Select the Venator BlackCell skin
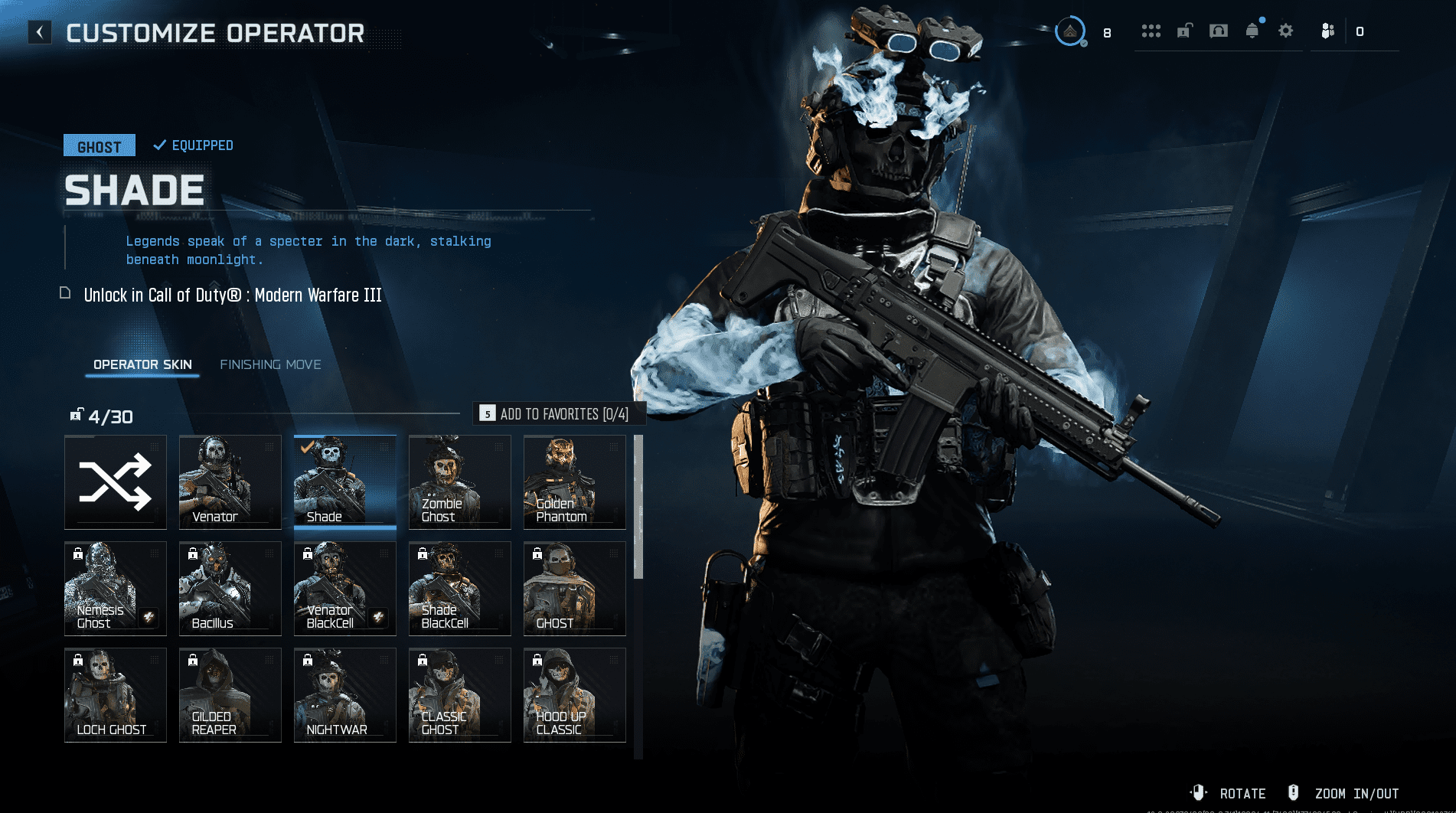1456x813 pixels. (x=345, y=589)
